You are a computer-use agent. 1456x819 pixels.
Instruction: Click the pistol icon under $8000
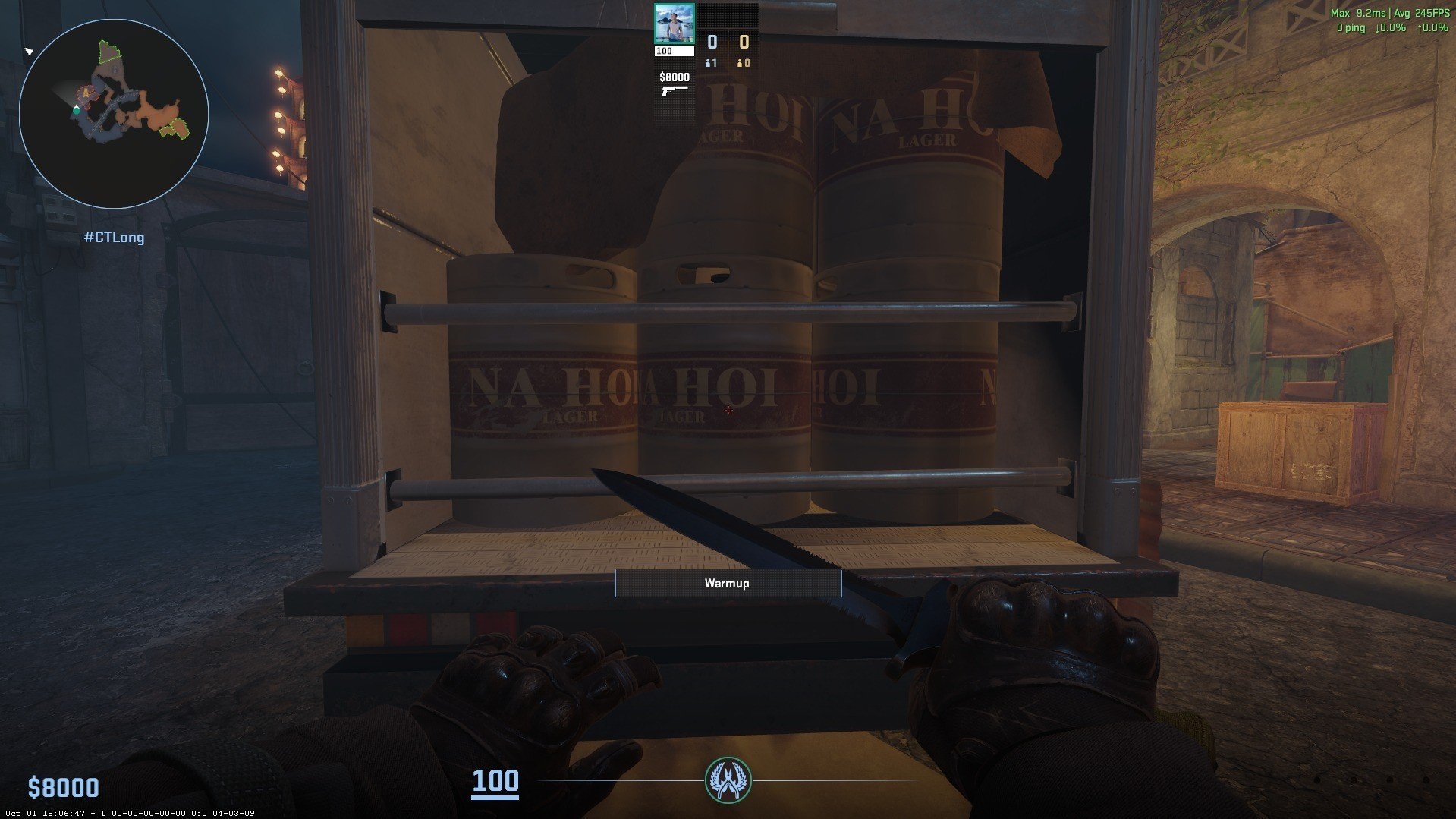coord(674,90)
